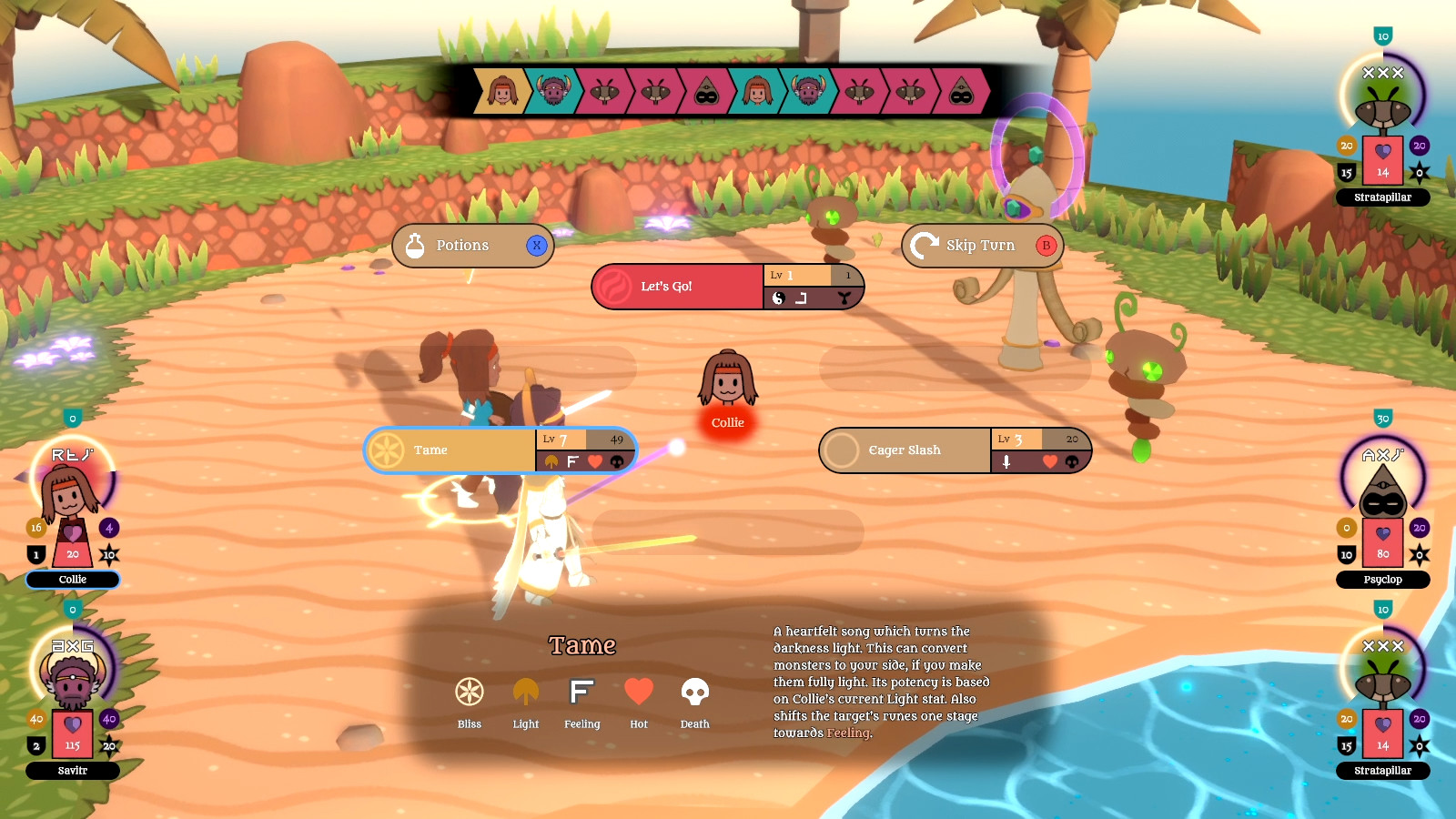
Task: Click the skull icon on the Tame skill bar
Action: coord(615,462)
